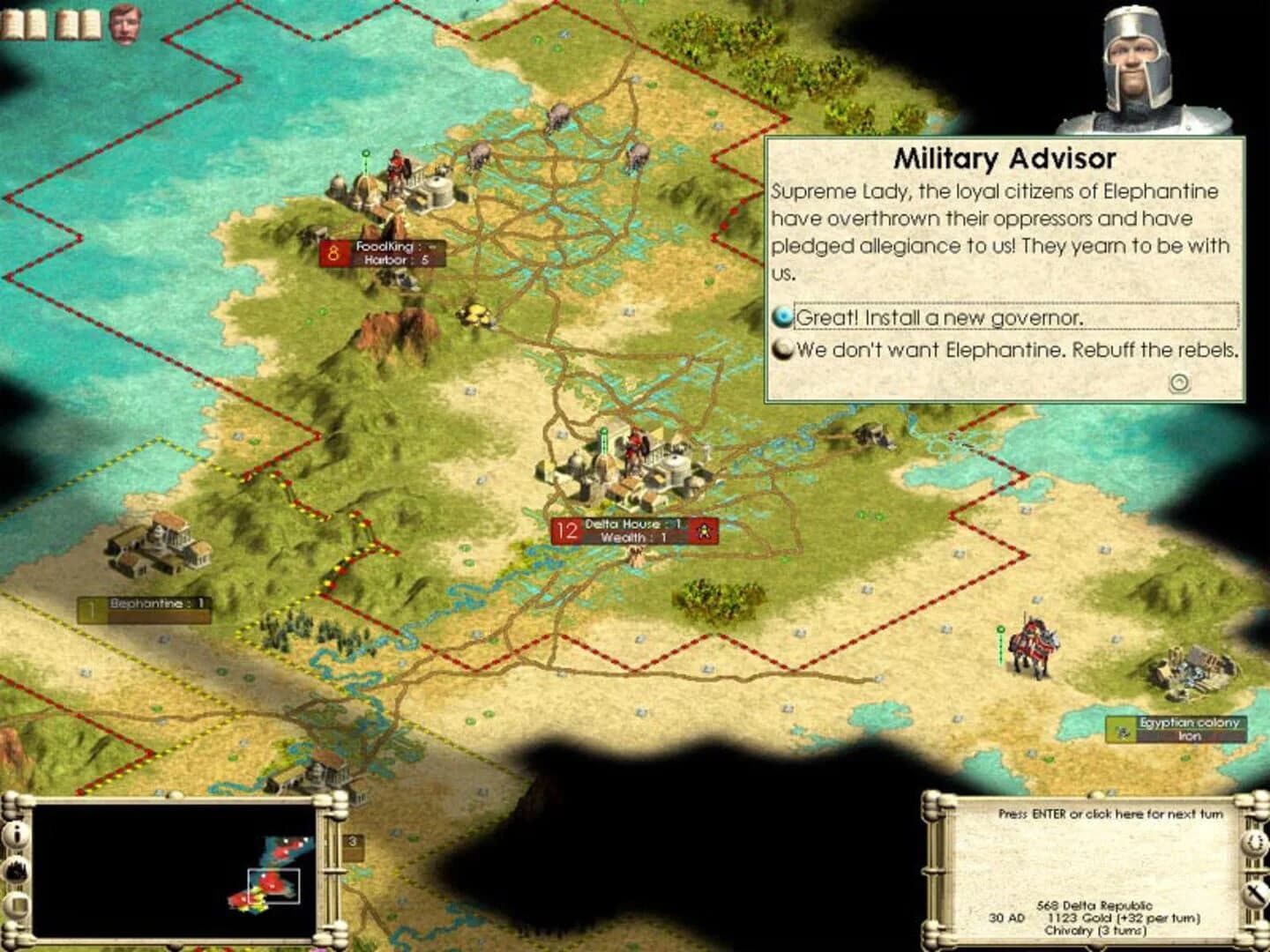Click the horseshoe icon on the right panel edge
The height and width of the screenshot is (952, 1270).
pyautogui.click(x=1255, y=844)
